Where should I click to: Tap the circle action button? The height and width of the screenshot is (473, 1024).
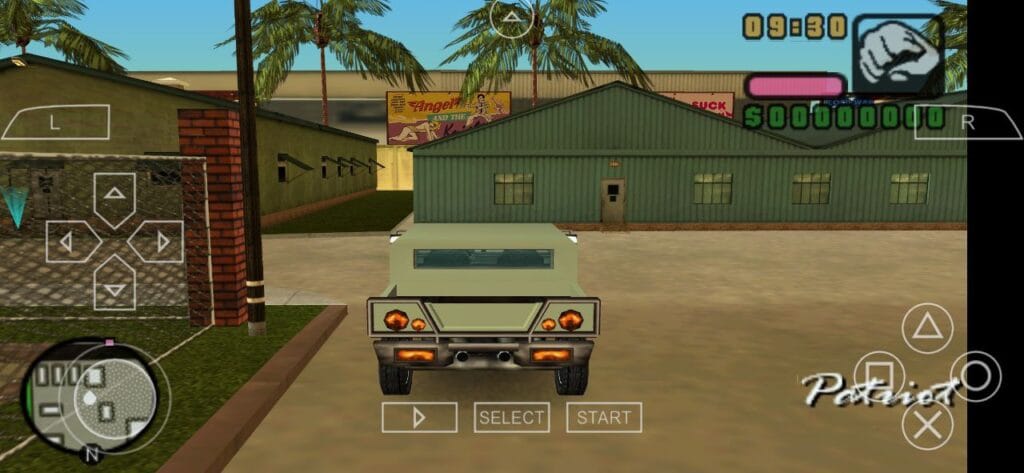pos(975,376)
